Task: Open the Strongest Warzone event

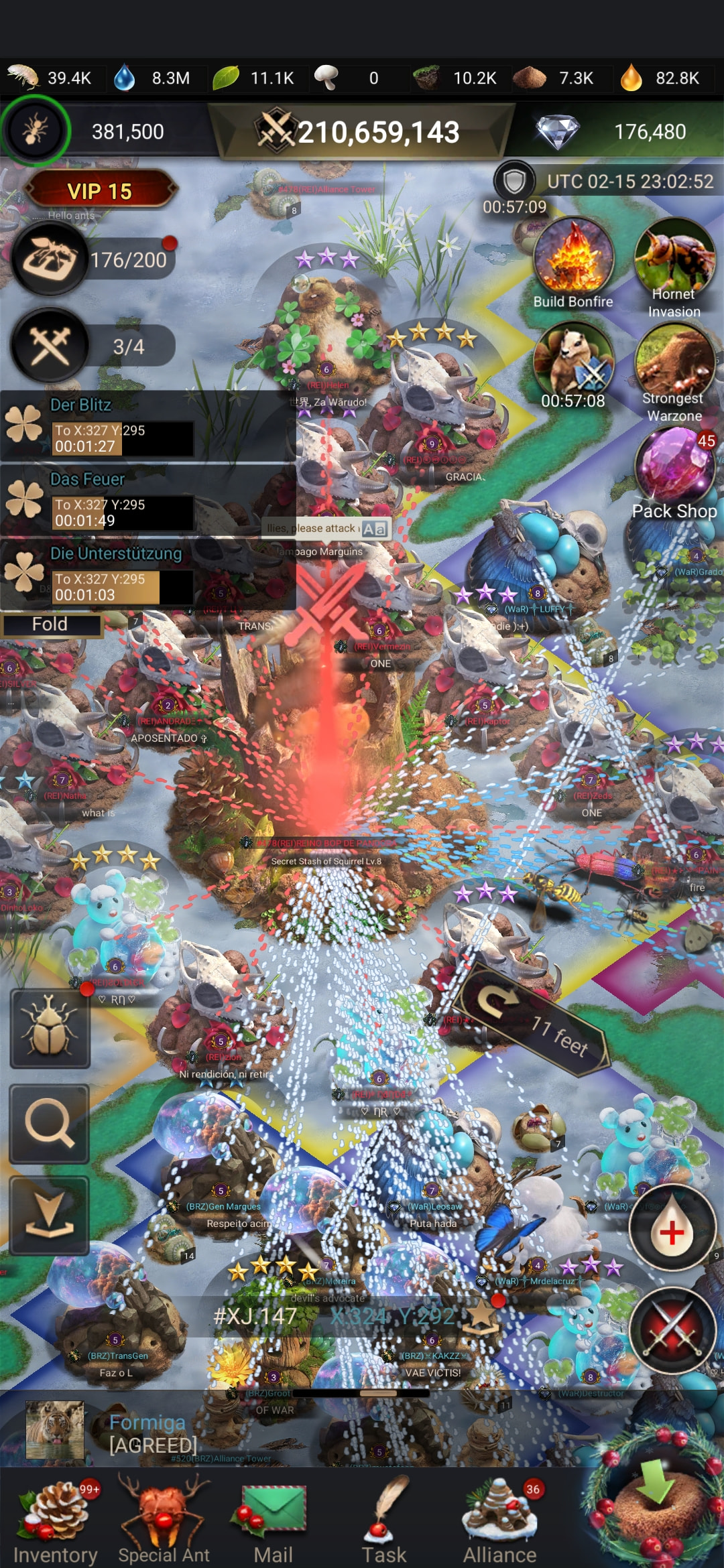Action: tap(674, 372)
